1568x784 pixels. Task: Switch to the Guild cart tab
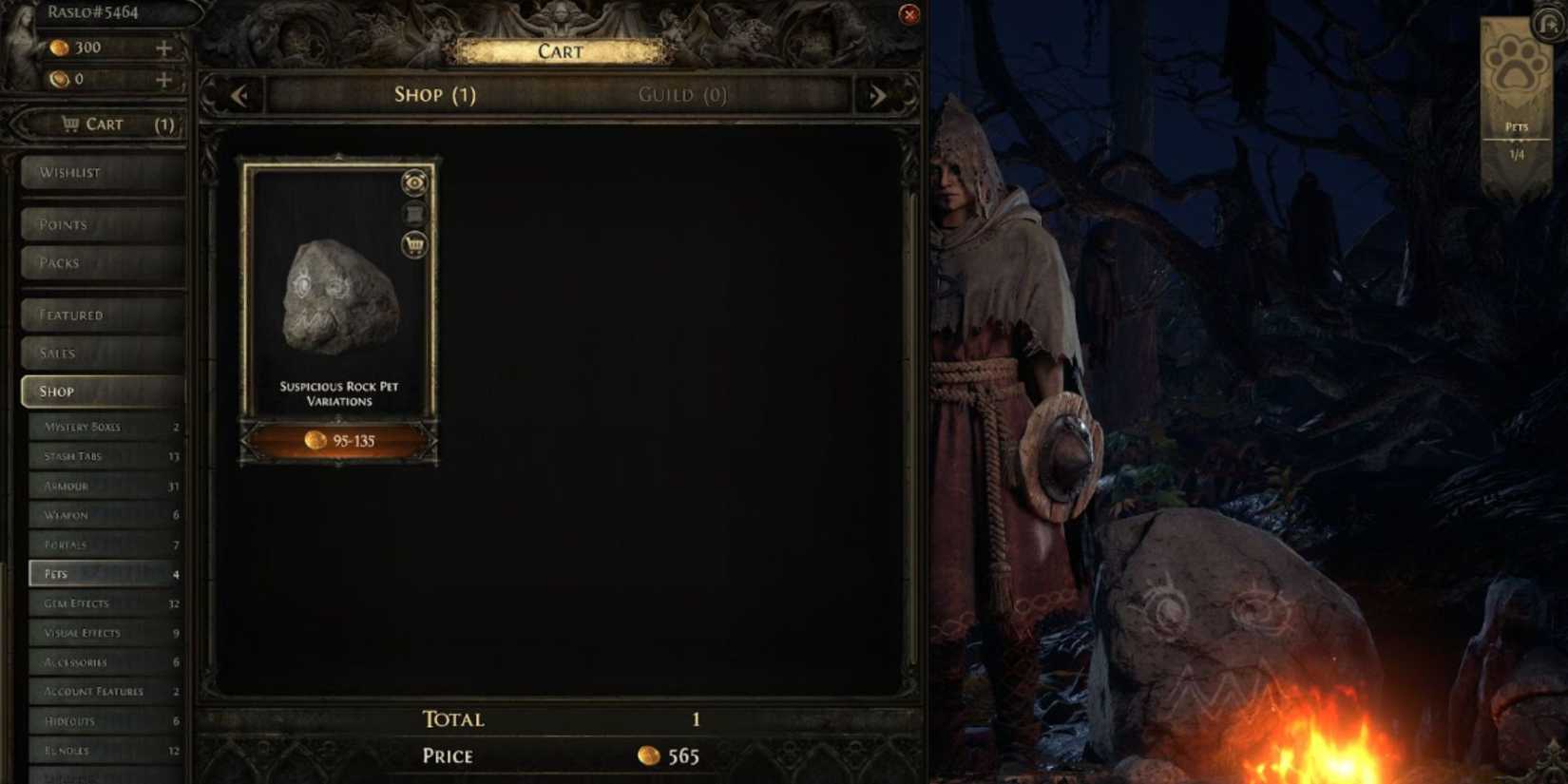(x=682, y=94)
